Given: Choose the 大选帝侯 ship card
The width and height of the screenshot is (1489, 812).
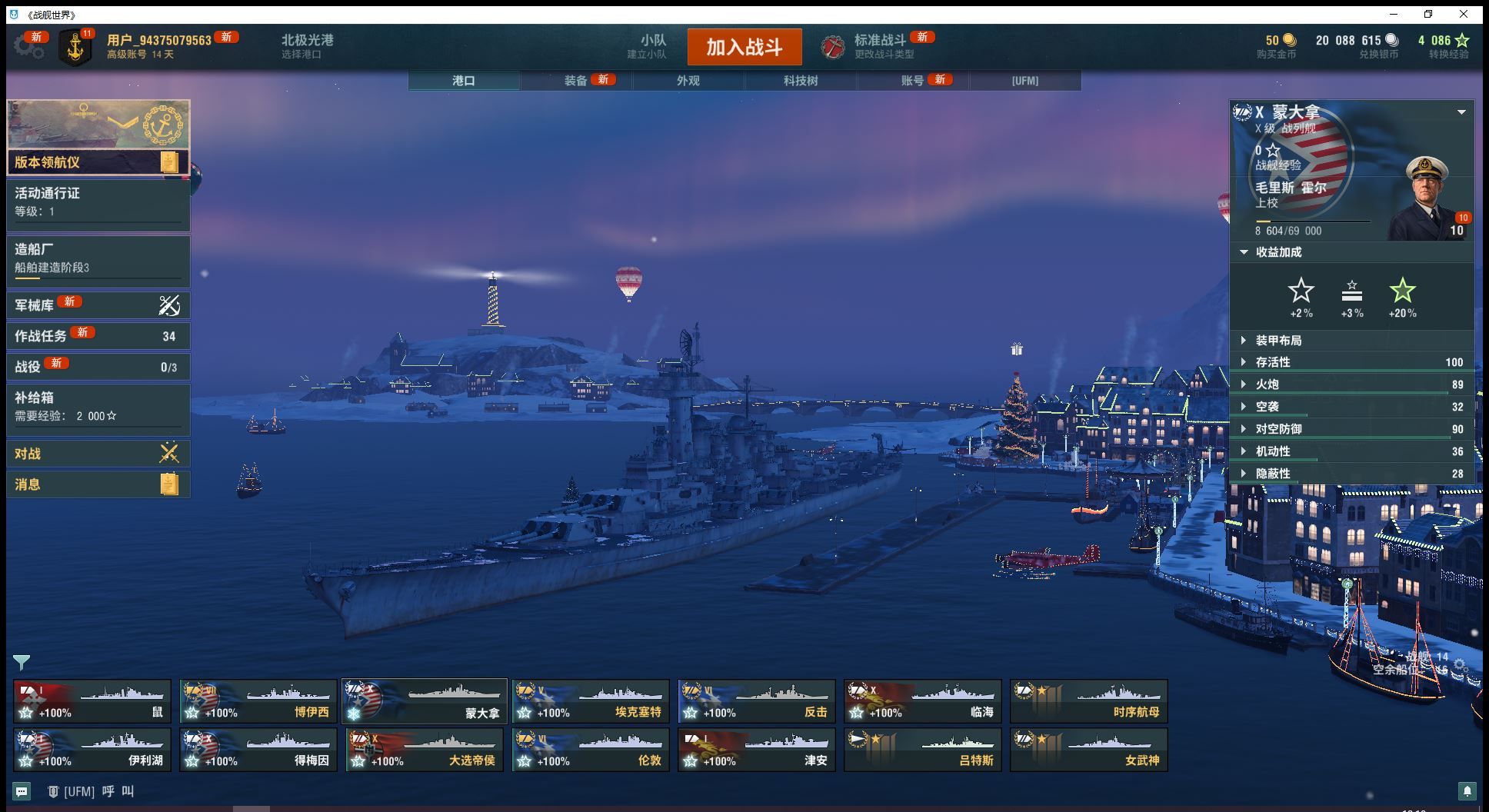Looking at the screenshot, I should [x=425, y=750].
